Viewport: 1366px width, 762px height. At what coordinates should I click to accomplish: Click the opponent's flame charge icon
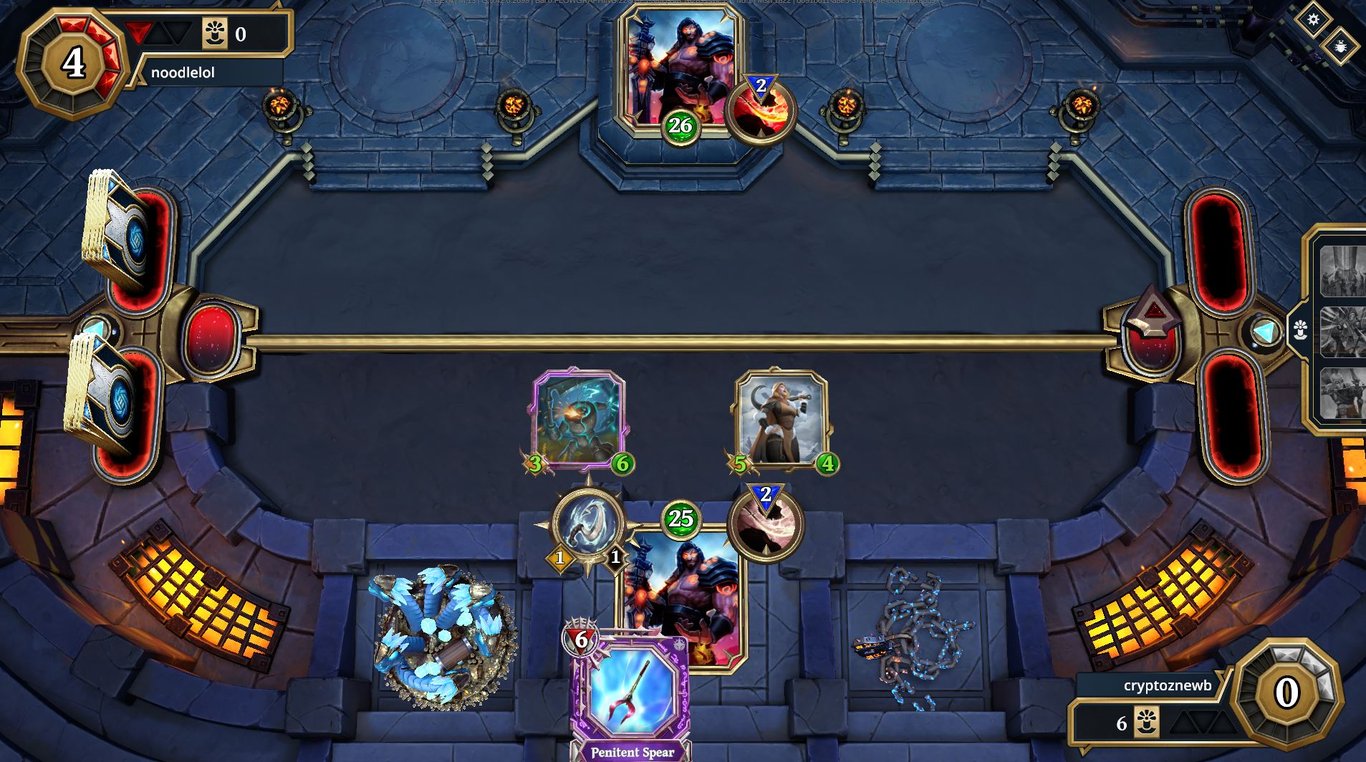(762, 110)
